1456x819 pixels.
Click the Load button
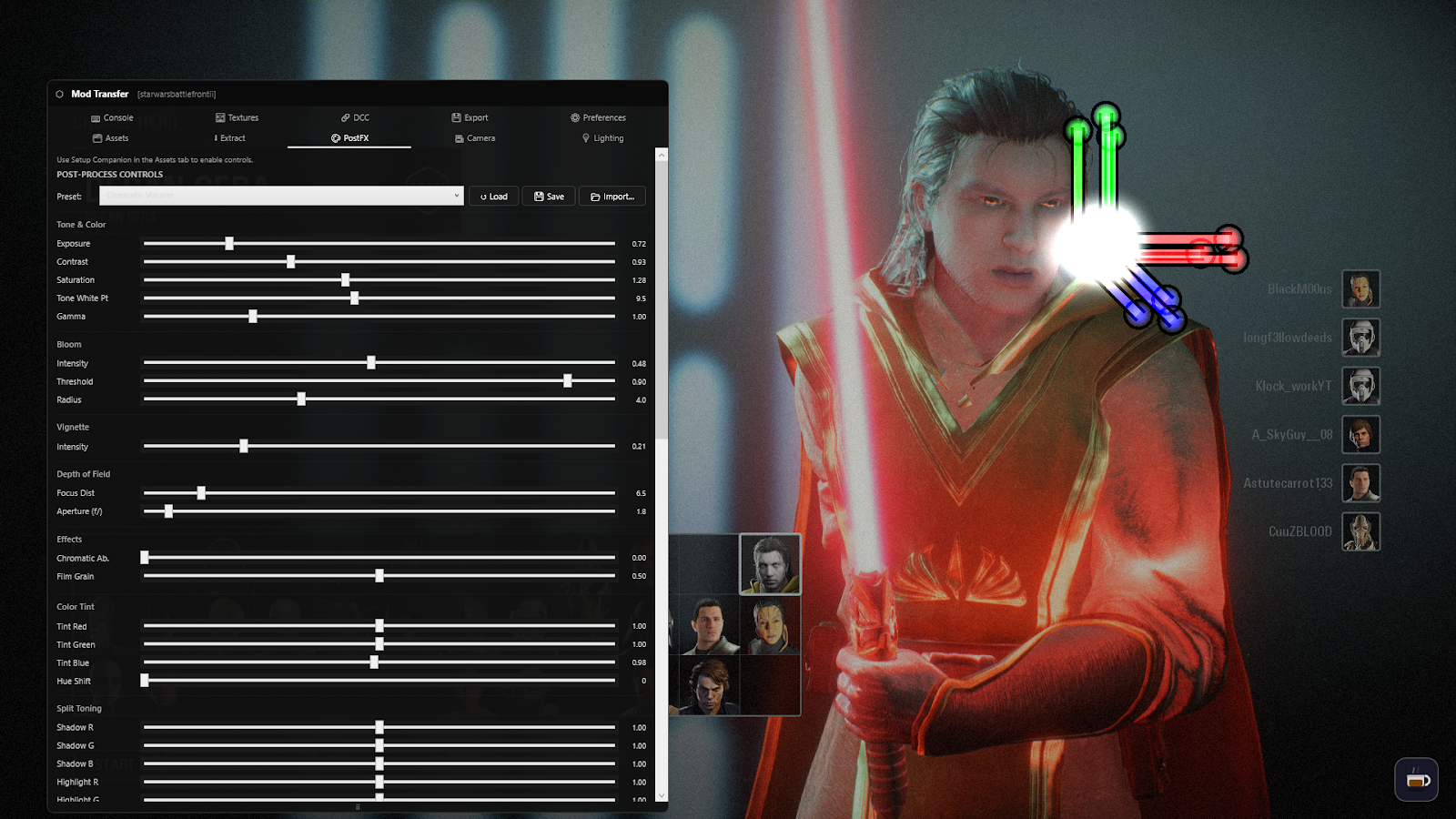click(493, 196)
